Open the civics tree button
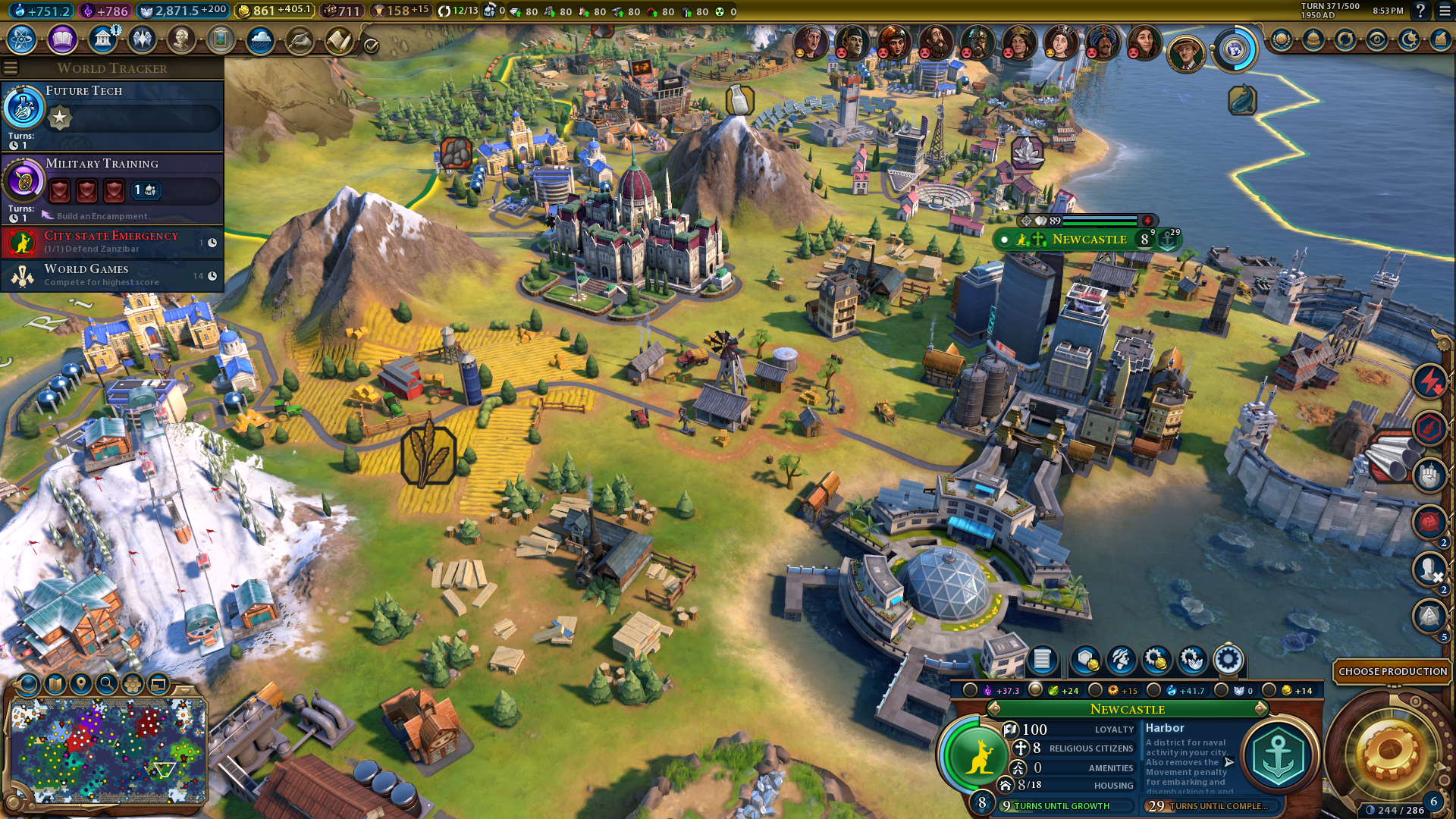Screen dimensions: 1456x819 point(62,39)
